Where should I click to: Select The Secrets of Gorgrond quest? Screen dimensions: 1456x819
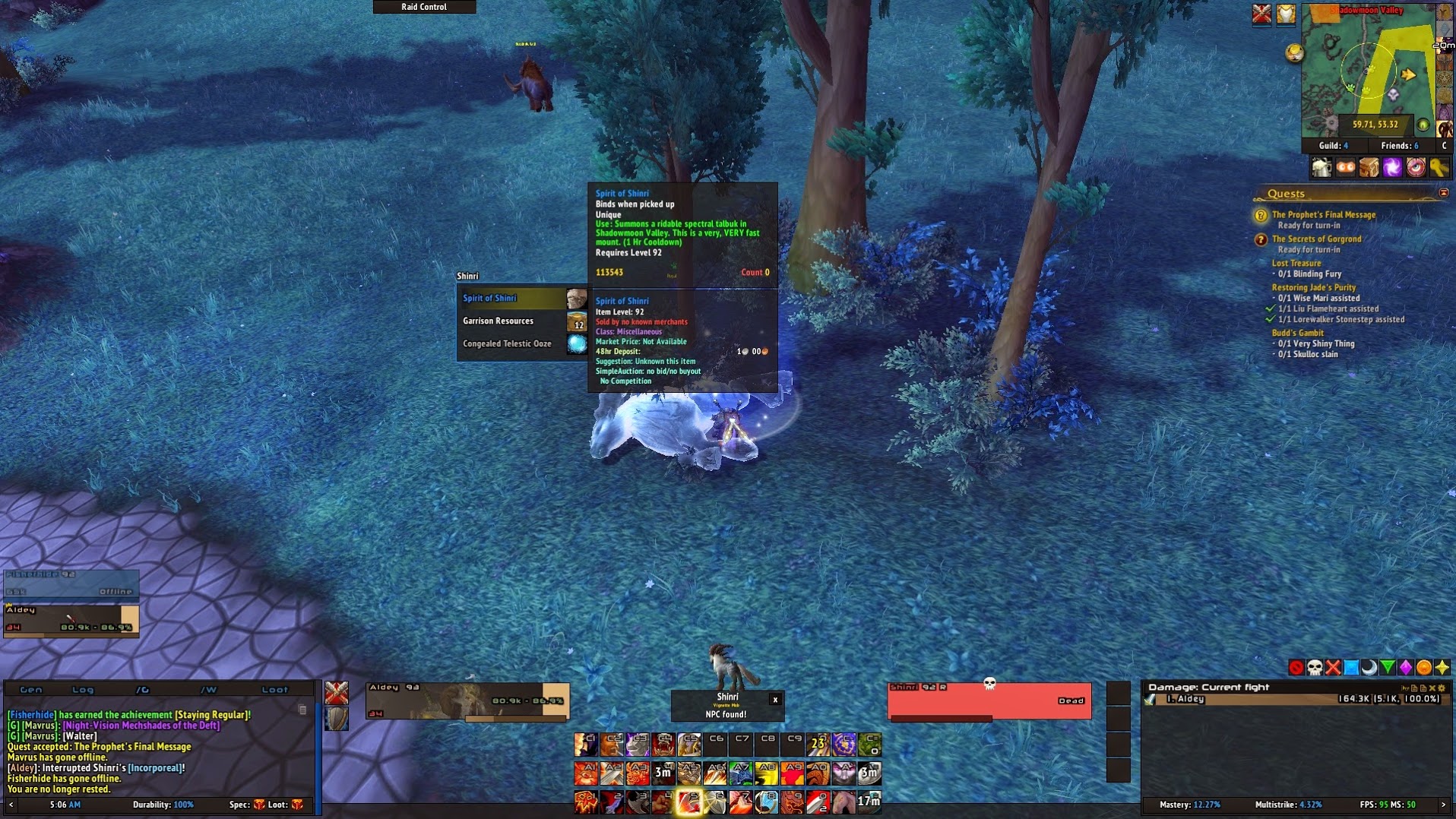[1316, 239]
